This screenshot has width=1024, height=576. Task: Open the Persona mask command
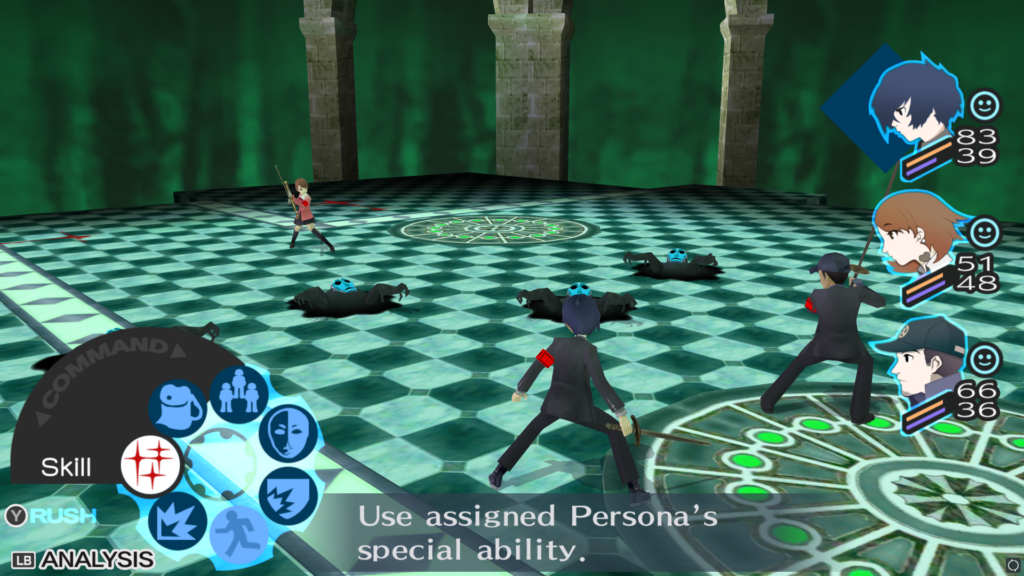pos(288,433)
